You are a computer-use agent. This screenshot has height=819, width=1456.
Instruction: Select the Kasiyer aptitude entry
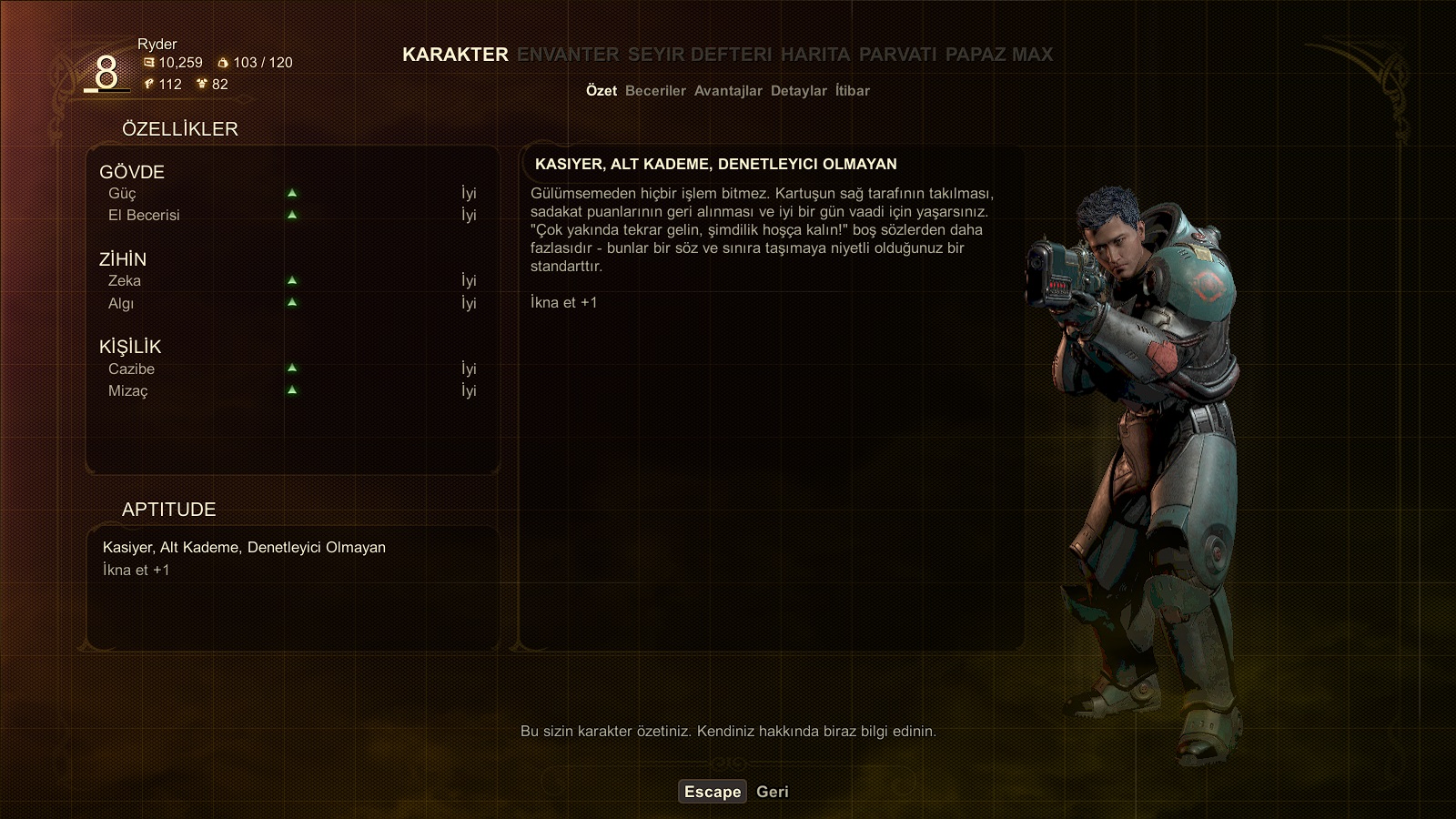(x=244, y=548)
